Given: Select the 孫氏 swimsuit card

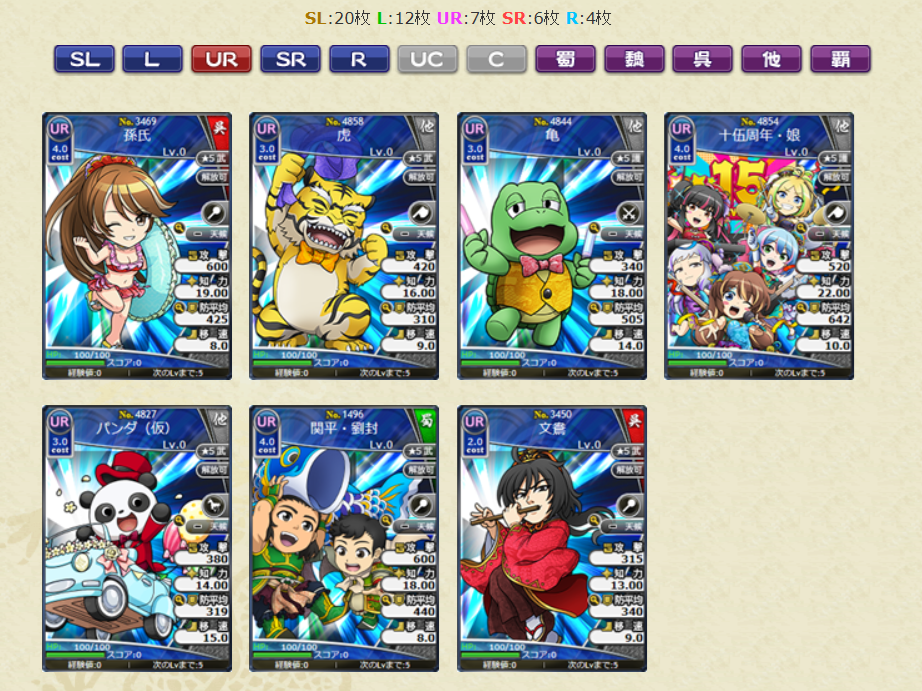Looking at the screenshot, I should 137,246.
